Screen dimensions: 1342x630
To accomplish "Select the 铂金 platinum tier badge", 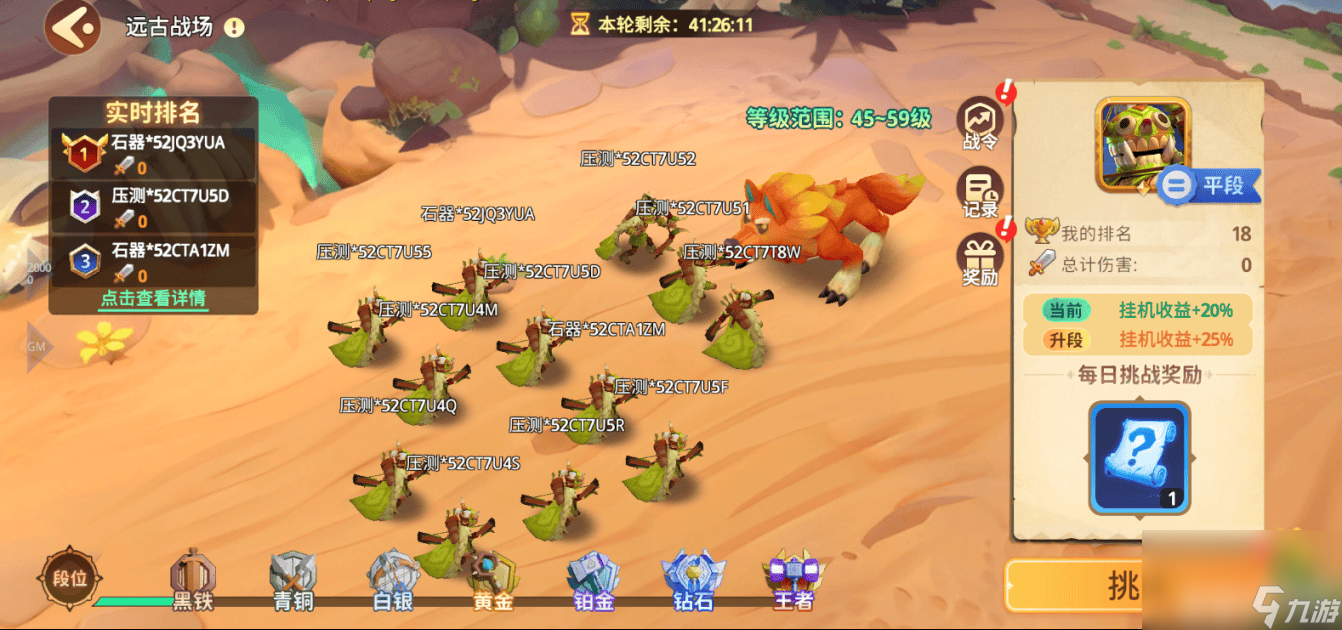I will [593, 580].
